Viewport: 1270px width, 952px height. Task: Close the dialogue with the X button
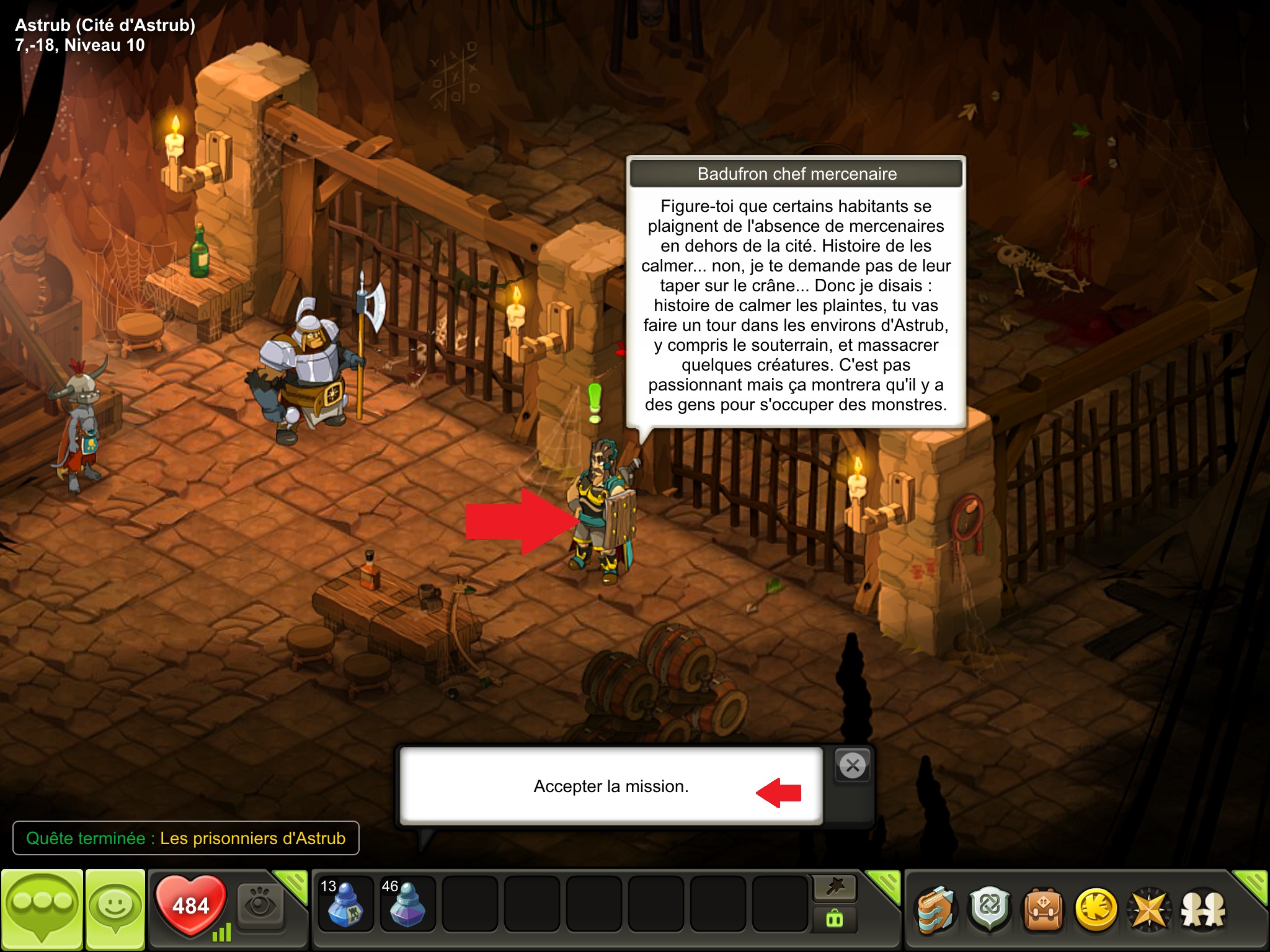[853, 766]
